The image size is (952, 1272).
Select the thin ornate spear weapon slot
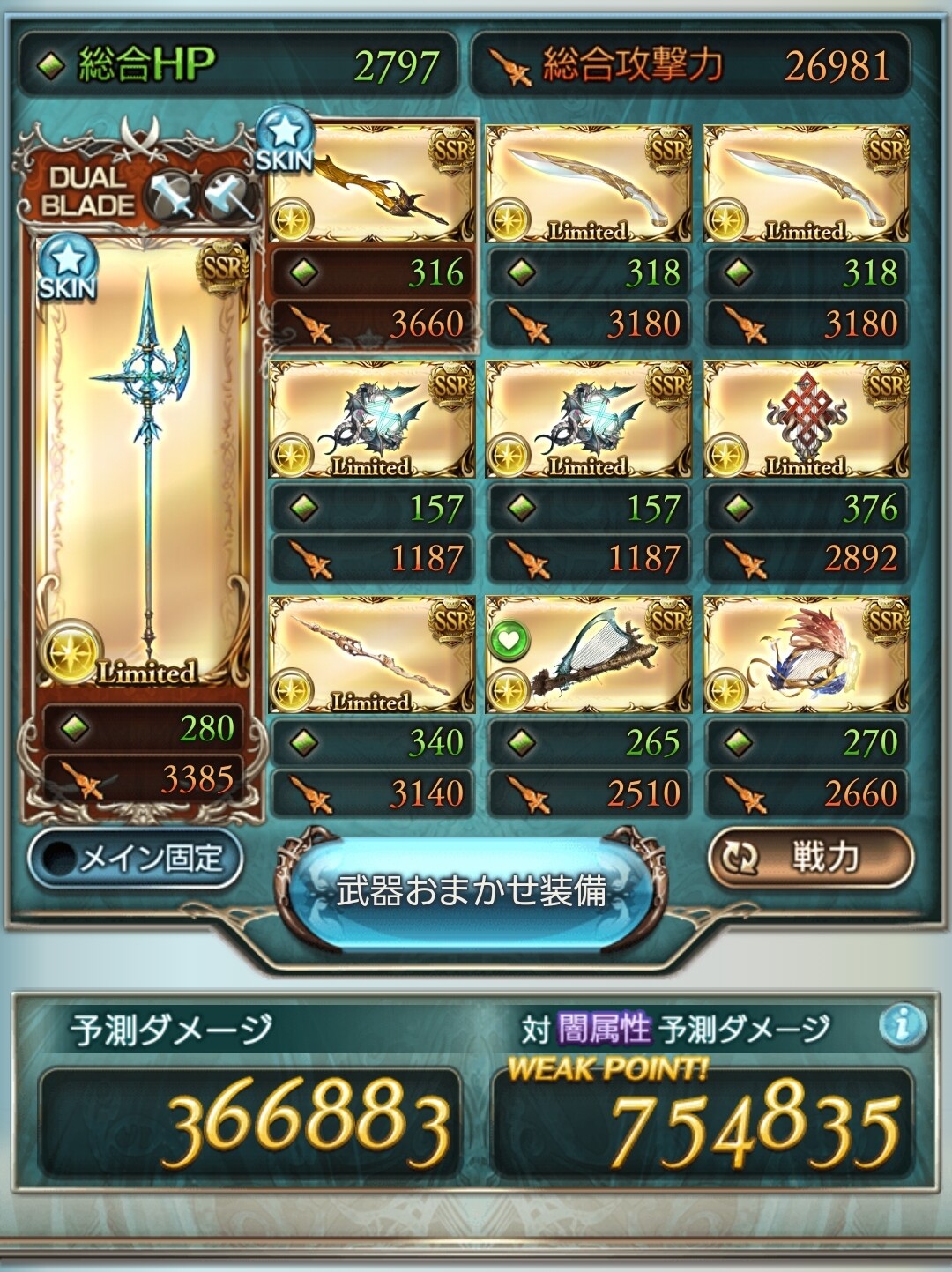(x=372, y=654)
